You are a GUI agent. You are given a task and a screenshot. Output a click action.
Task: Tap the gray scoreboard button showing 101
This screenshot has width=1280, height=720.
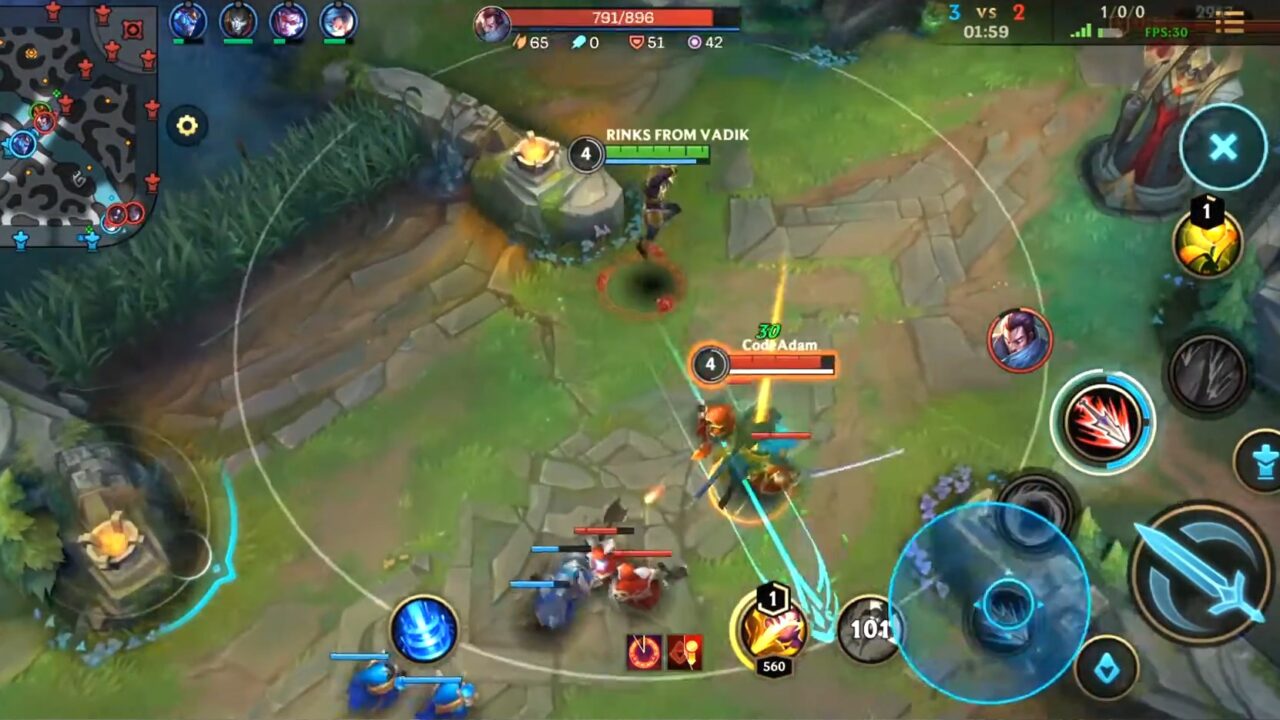pyautogui.click(x=867, y=629)
